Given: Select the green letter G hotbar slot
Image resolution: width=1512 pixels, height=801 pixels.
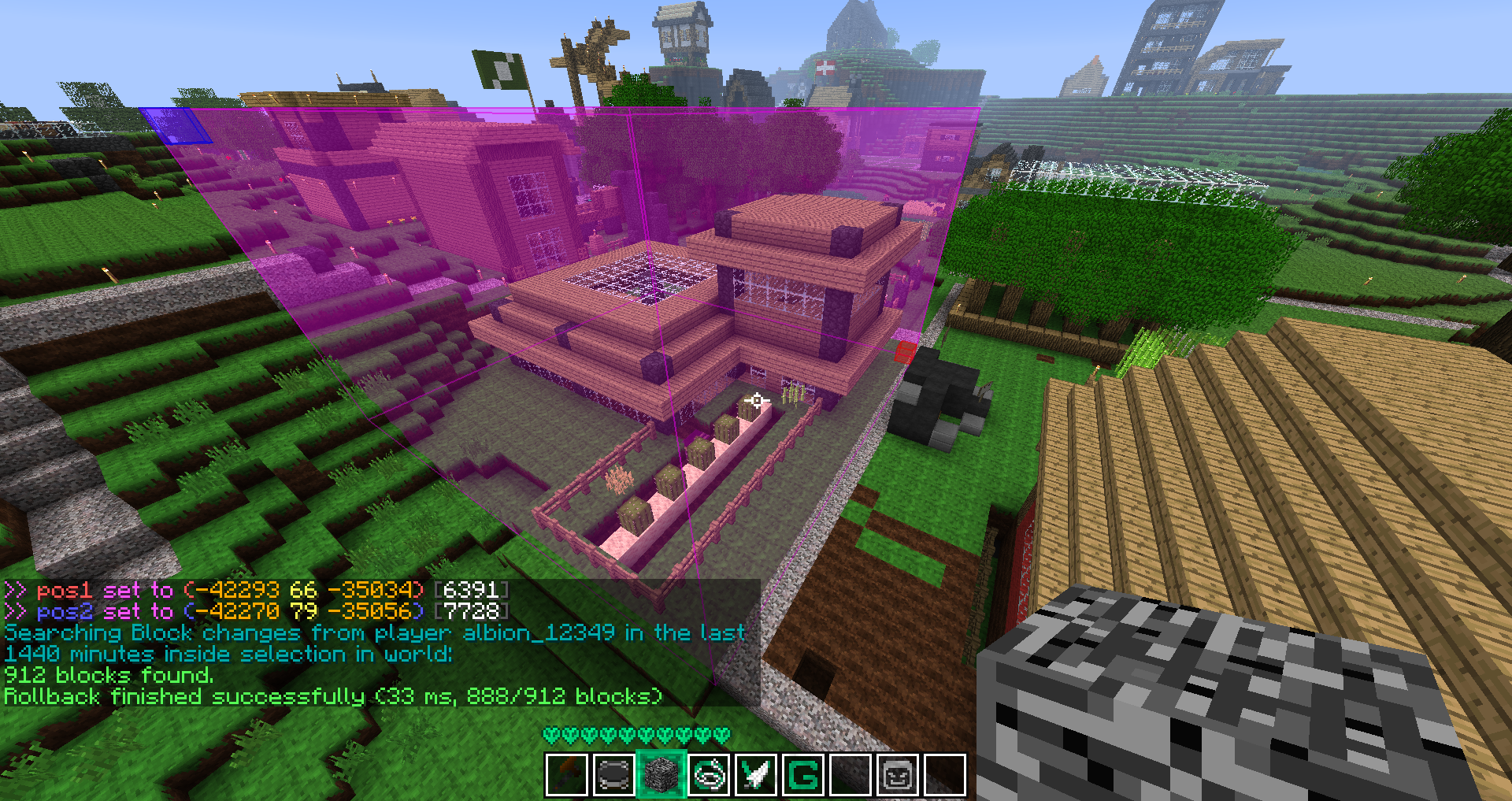Looking at the screenshot, I should [x=803, y=775].
